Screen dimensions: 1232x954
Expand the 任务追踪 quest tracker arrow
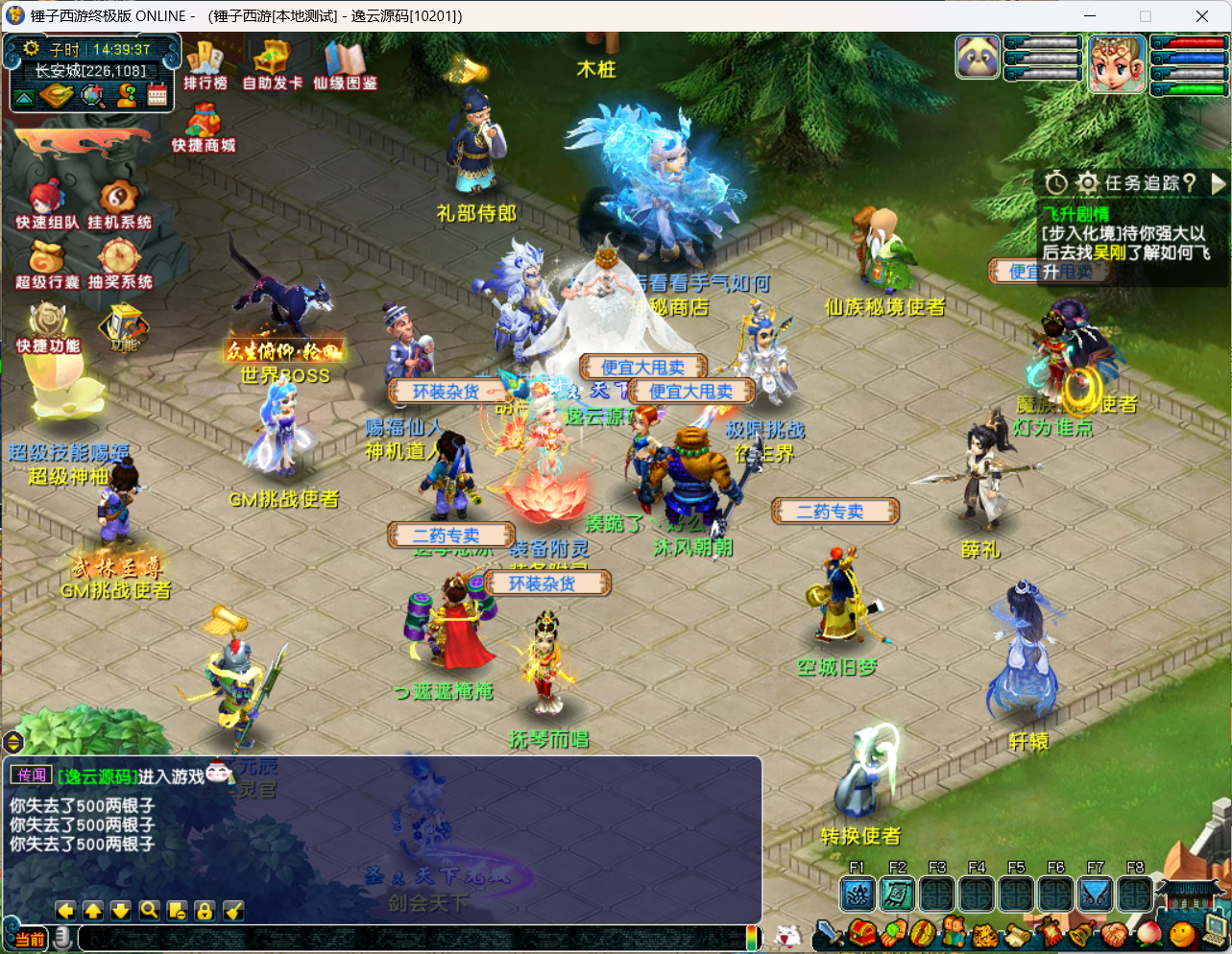click(1219, 182)
